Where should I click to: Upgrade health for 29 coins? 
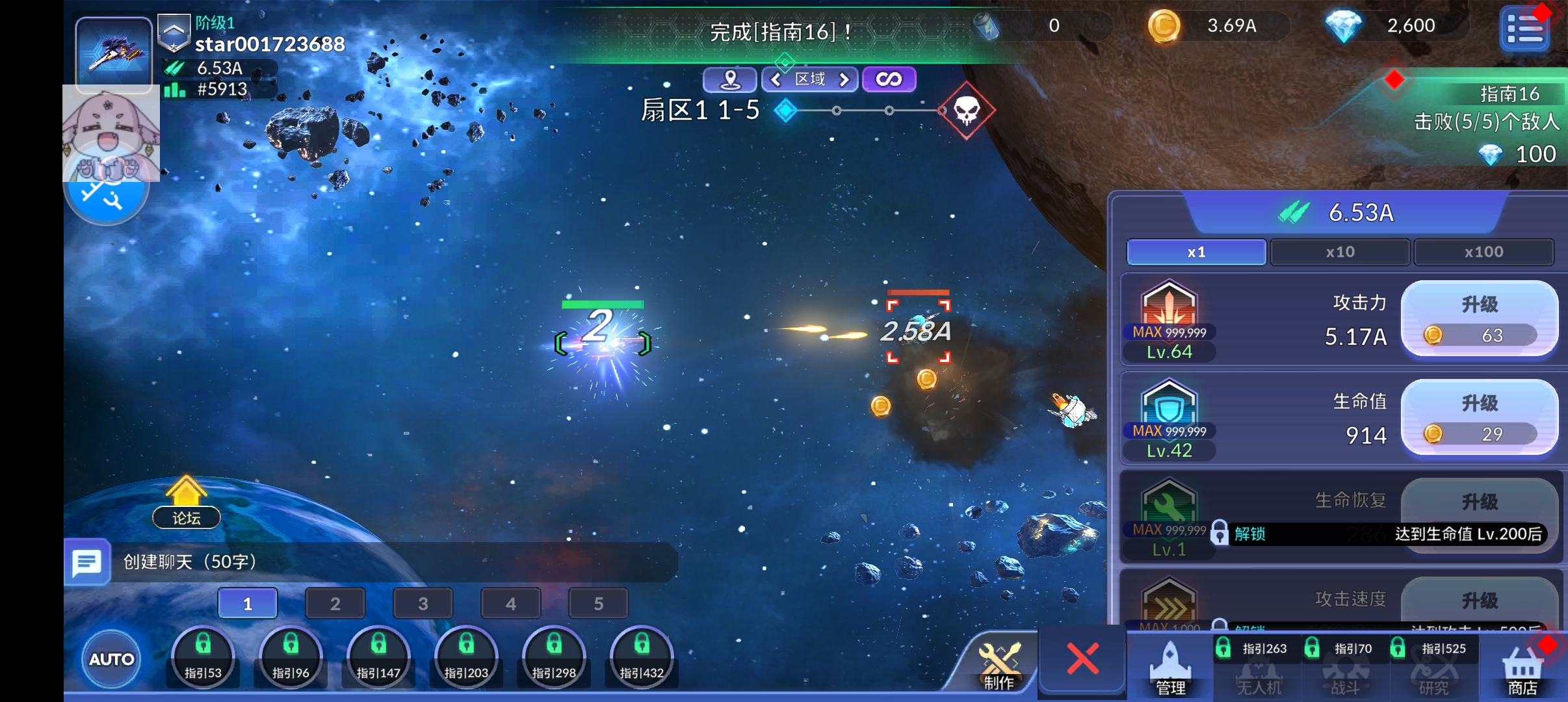[1479, 417]
